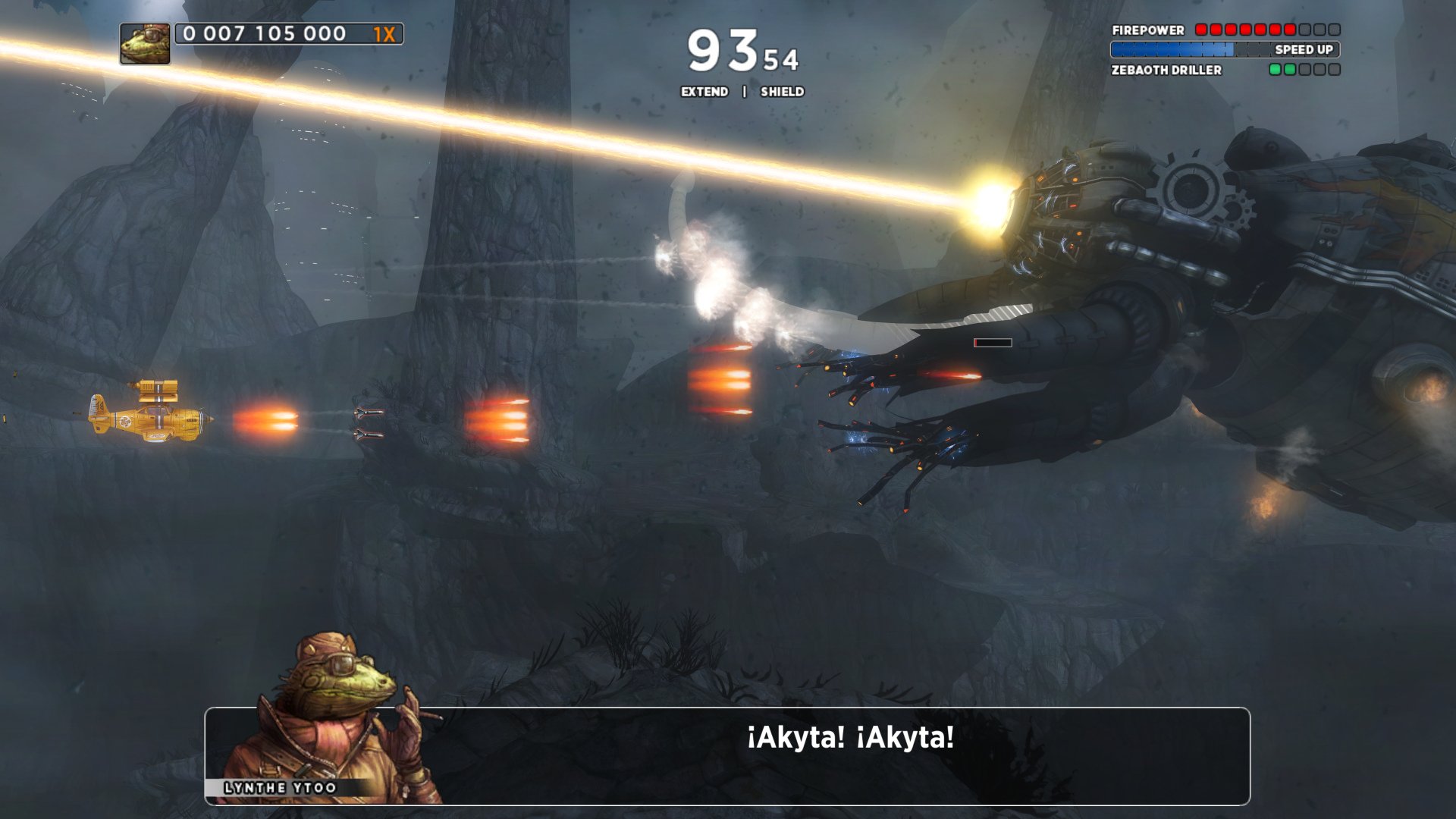Switch to the EXTEND option
The image size is (1456, 819).
coord(704,92)
